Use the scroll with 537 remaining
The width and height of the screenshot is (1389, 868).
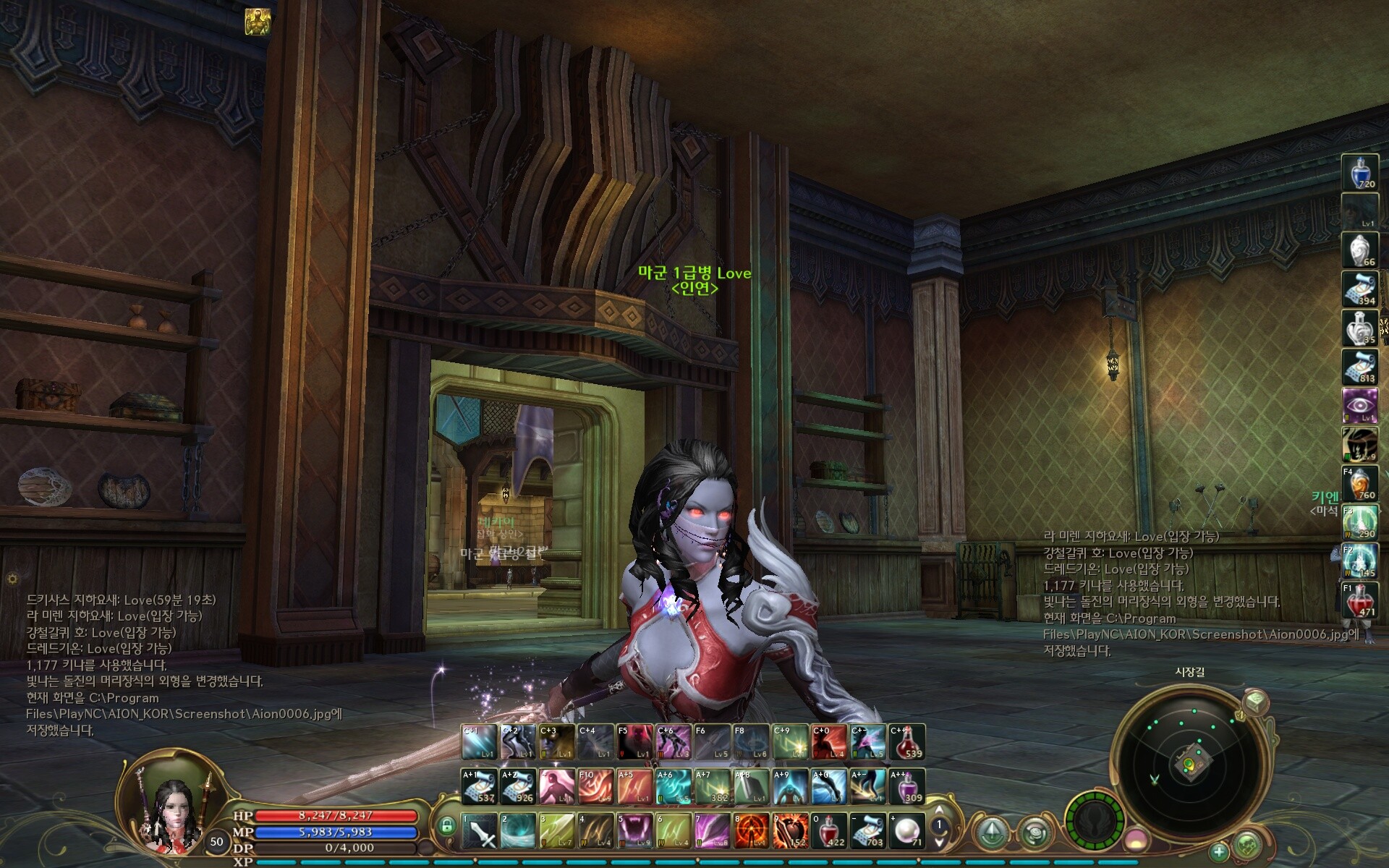point(479,786)
